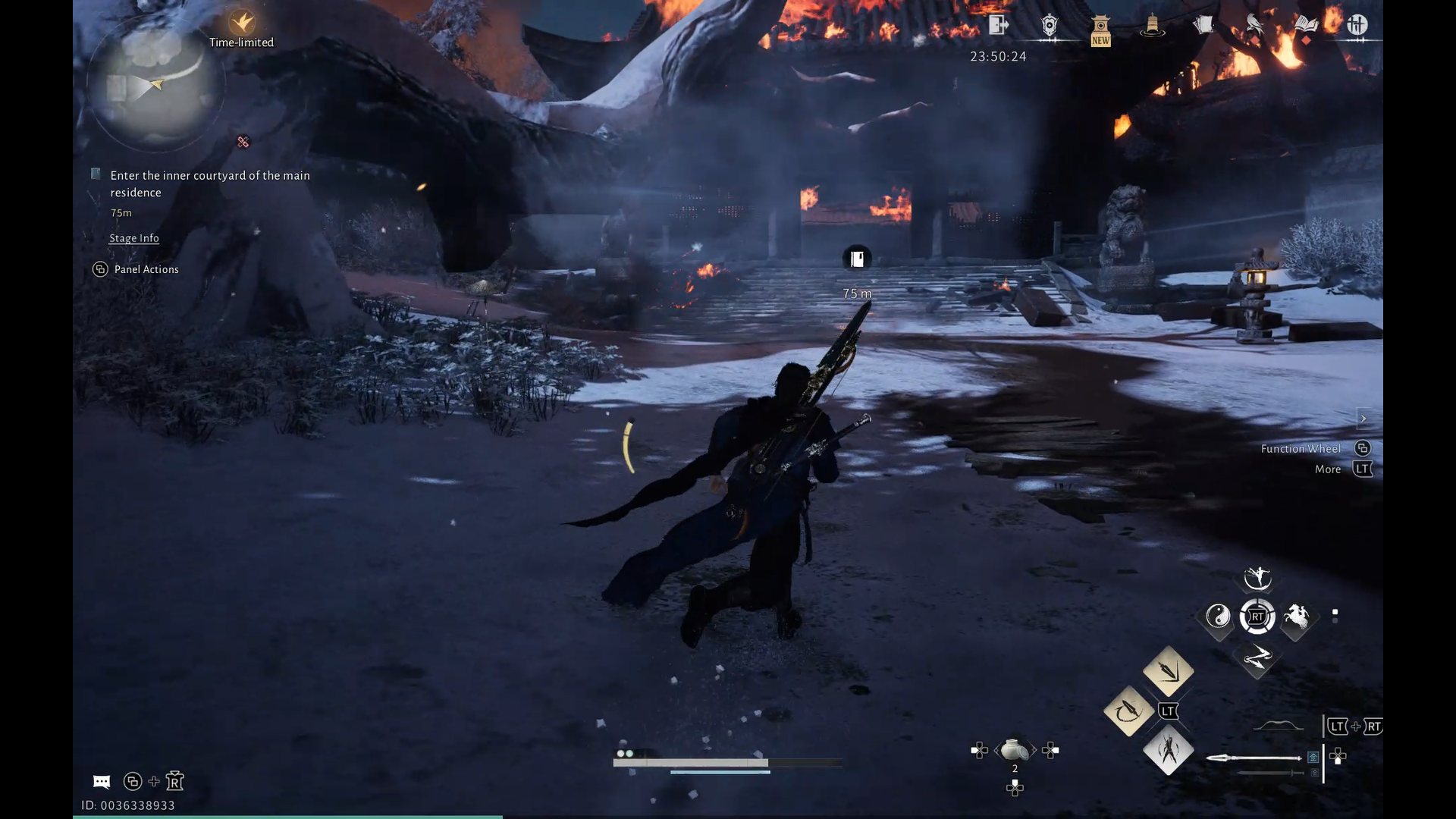1456x819 pixels.
Task: Click the shield emblem menu icon
Action: point(1050,26)
